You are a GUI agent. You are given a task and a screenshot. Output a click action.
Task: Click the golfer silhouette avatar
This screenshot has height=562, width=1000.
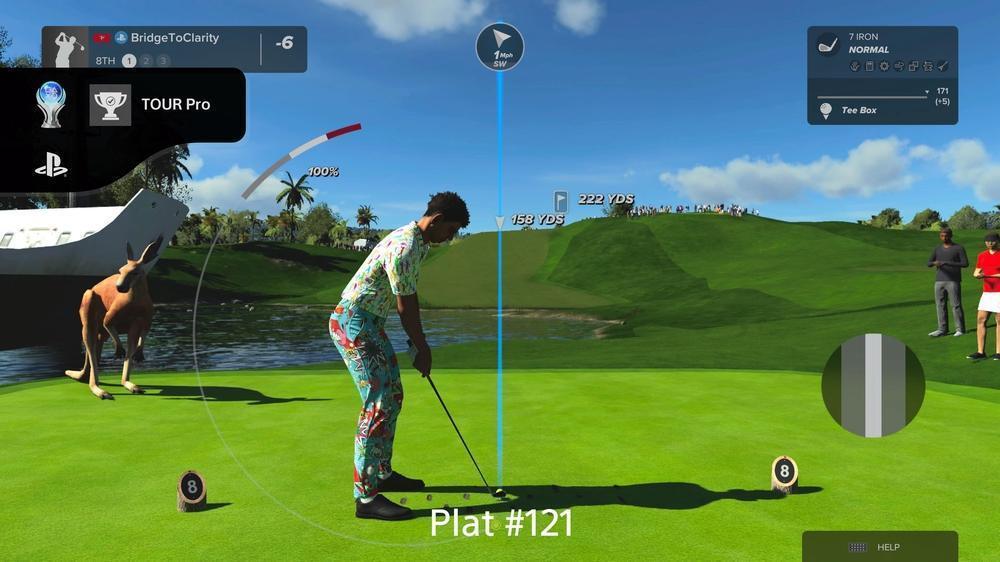pos(68,49)
